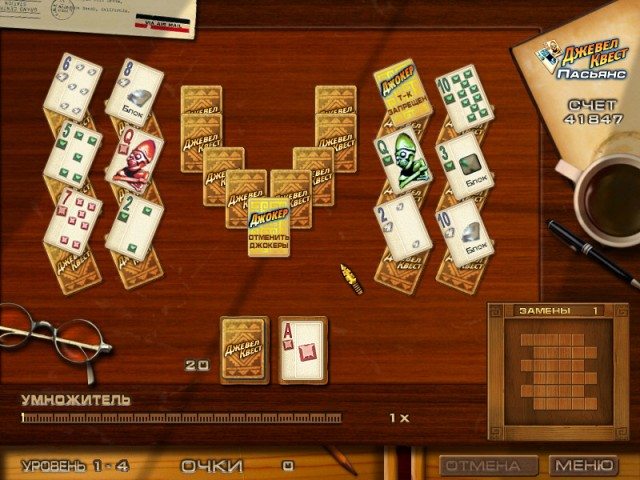Draw a card from the stock deck
640x480 pixels.
(244, 350)
